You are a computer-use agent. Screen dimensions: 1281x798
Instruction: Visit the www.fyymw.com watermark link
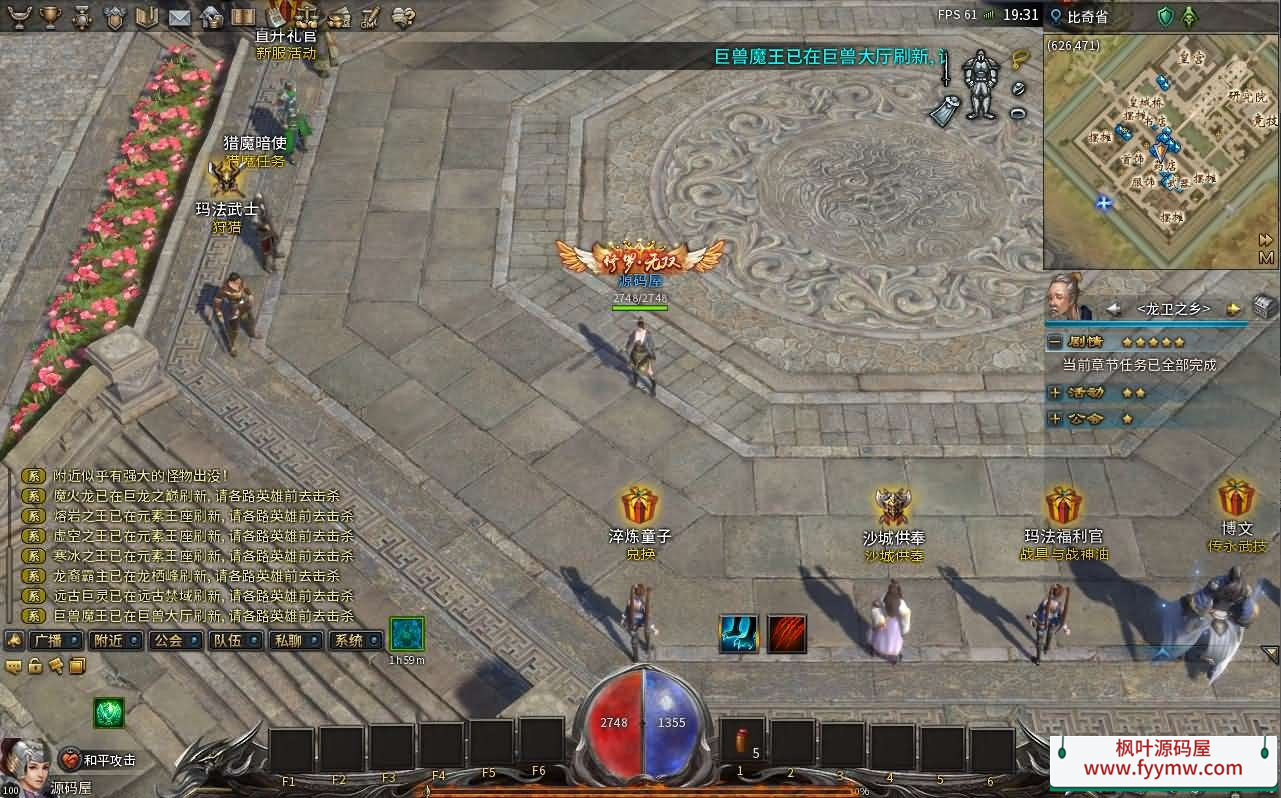[x=1163, y=769]
